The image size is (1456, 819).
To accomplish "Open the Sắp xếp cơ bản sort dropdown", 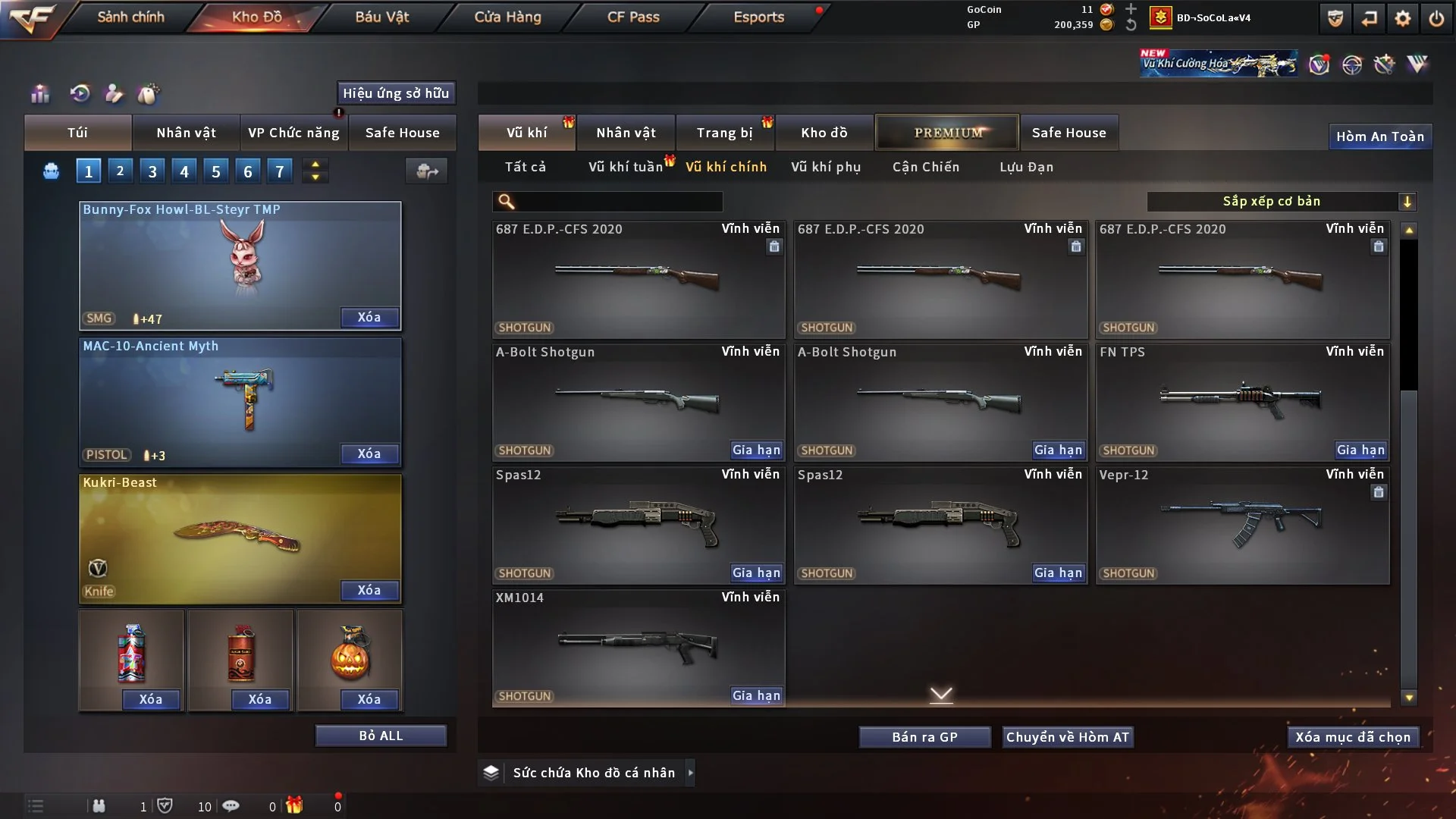I will (x=1281, y=202).
